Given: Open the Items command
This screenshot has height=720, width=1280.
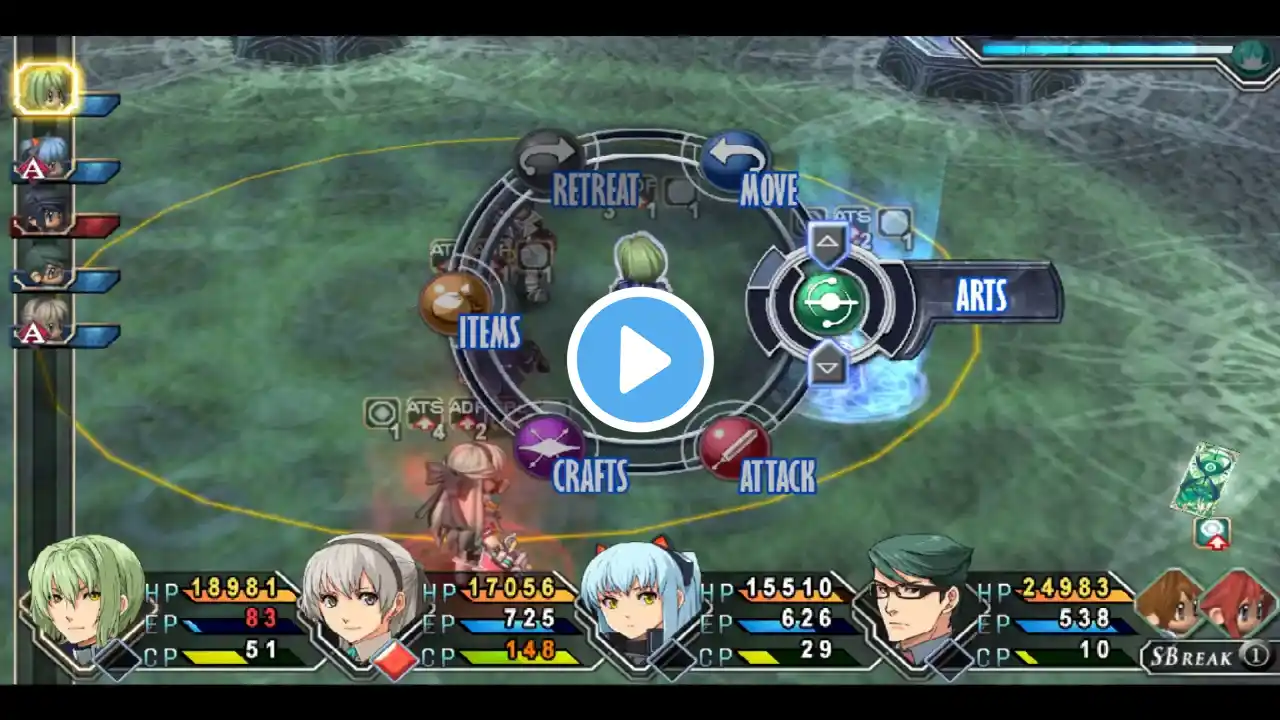Looking at the screenshot, I should pos(456,304).
